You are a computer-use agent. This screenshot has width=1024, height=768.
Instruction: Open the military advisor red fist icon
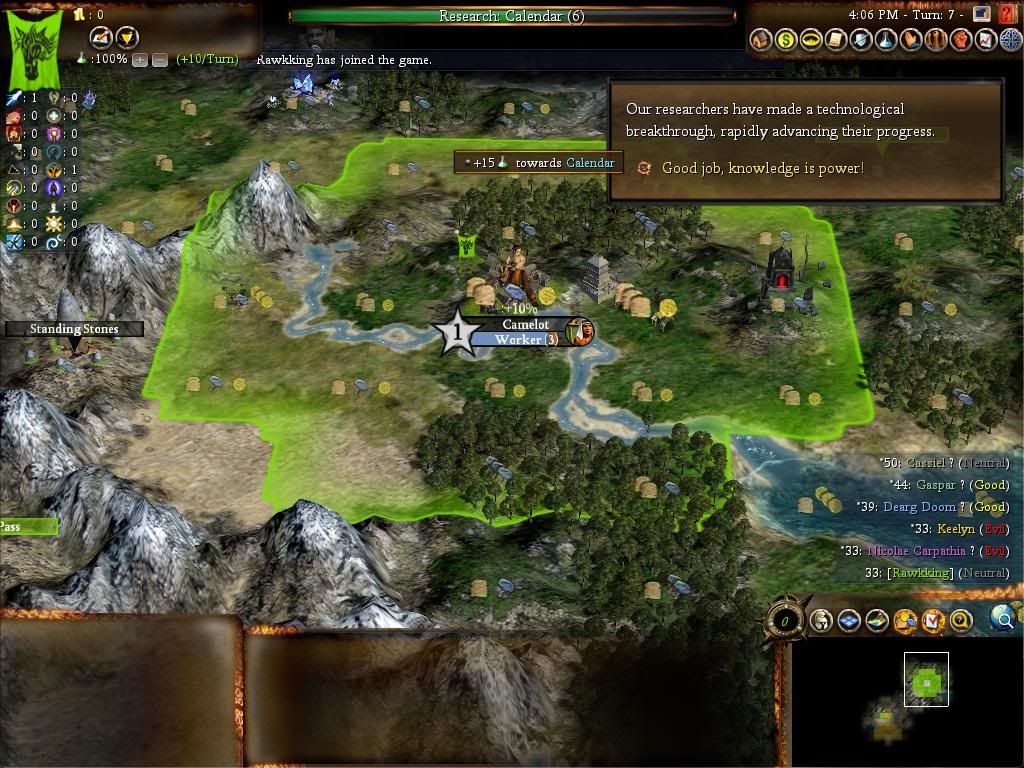[x=960, y=40]
